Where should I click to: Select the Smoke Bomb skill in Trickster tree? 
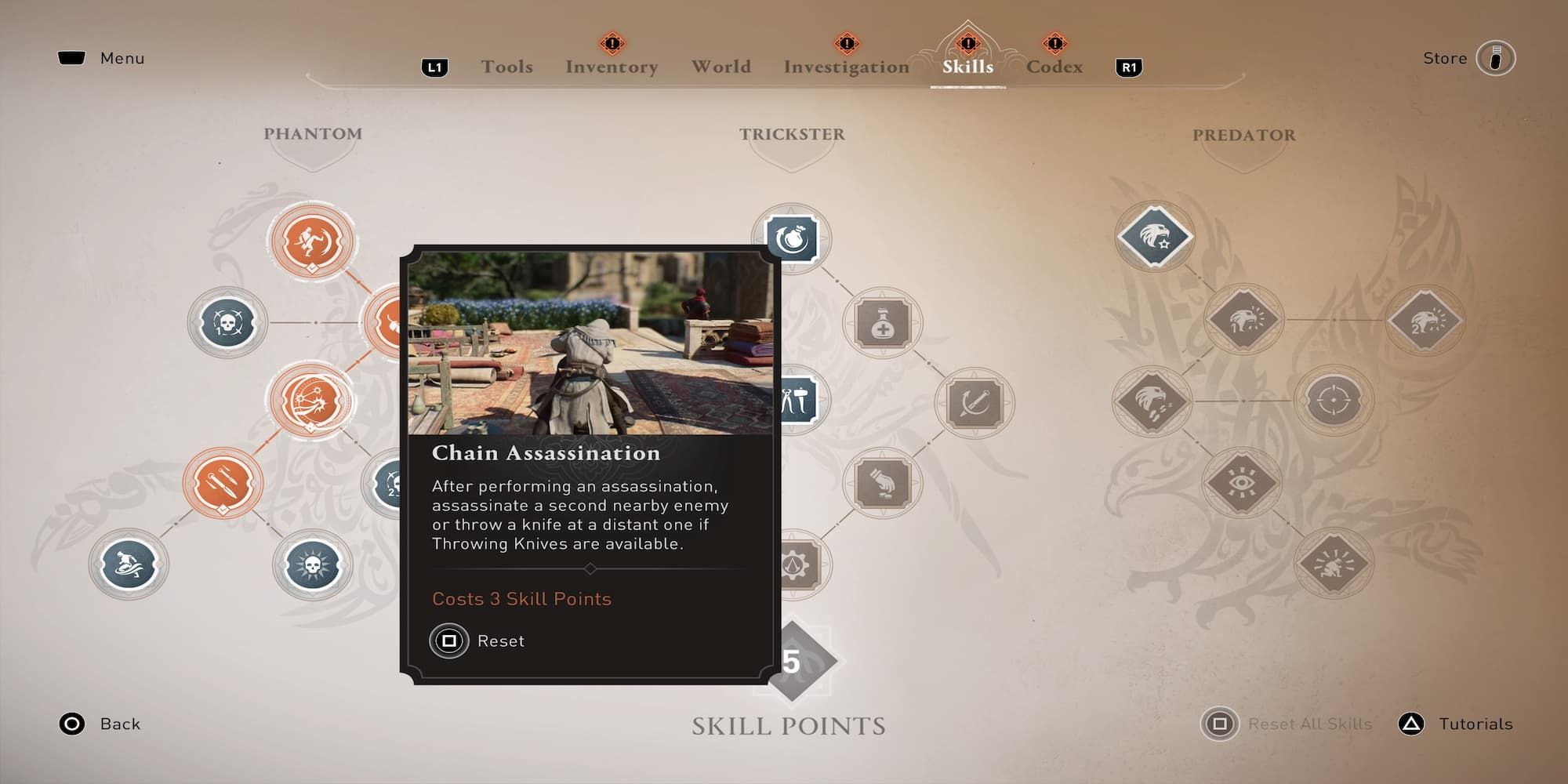click(x=792, y=239)
